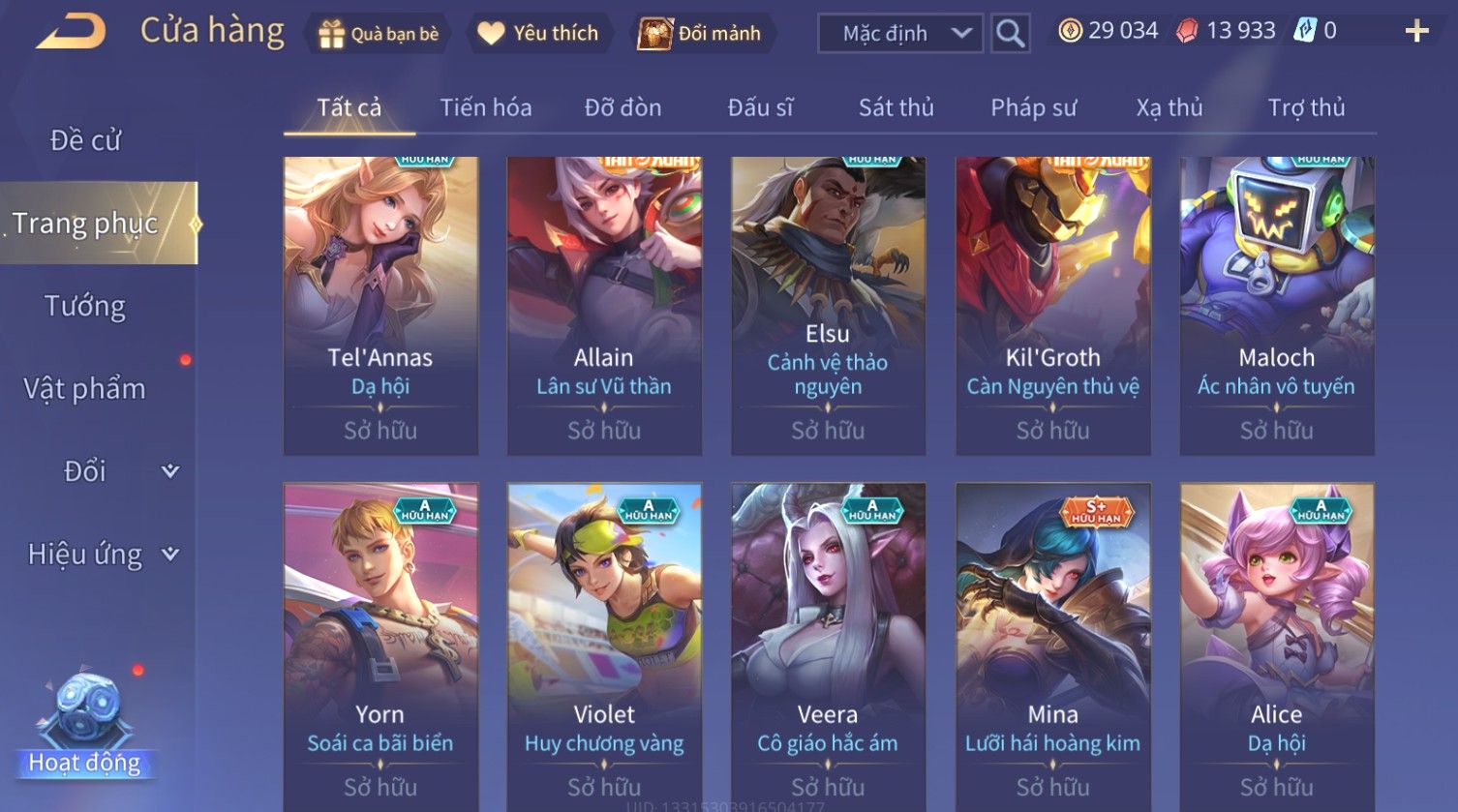Expand the Mặc định sort dropdown
This screenshot has width=1458, height=812.
(x=900, y=34)
